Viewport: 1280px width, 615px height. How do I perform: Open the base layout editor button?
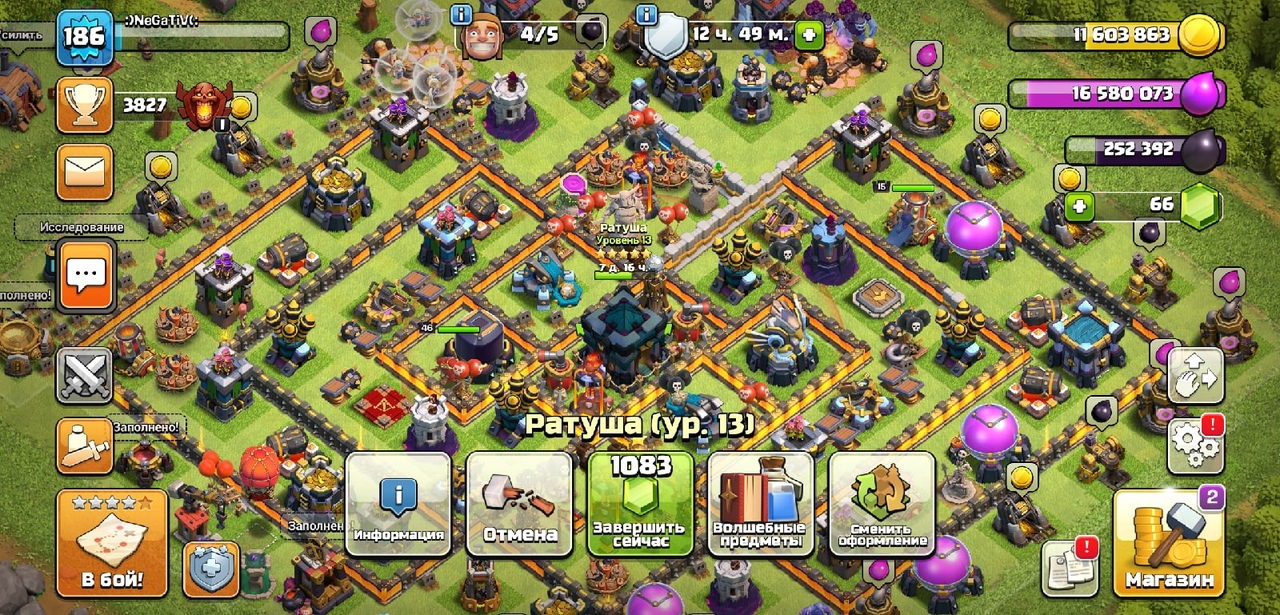click(1195, 378)
